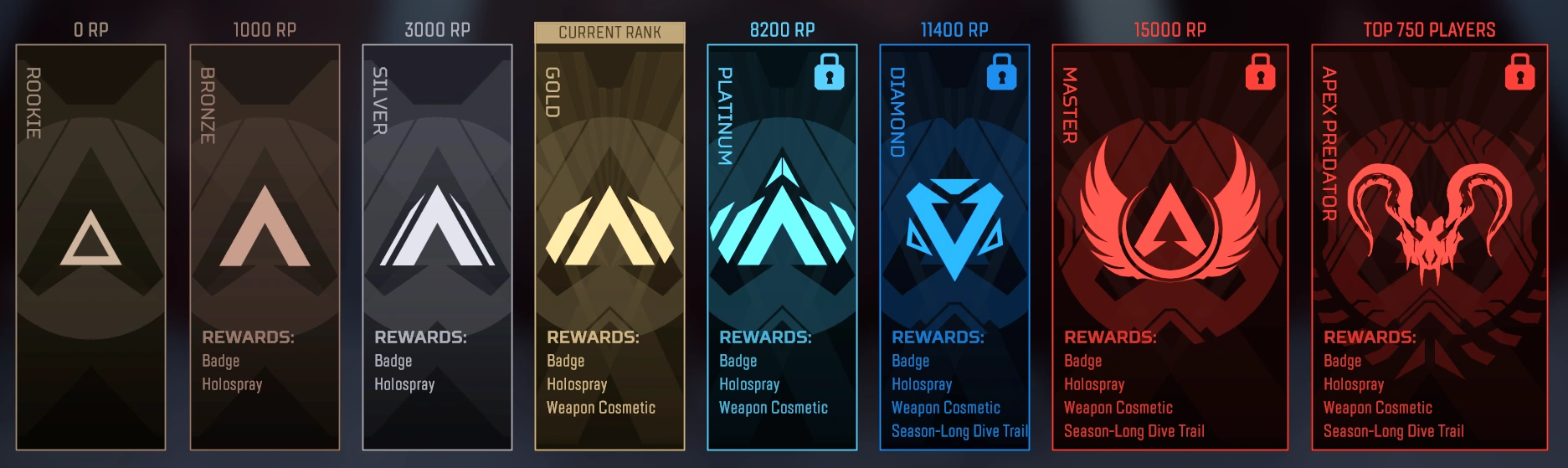The height and width of the screenshot is (468, 1568).
Task: Show the Diamond rank card
Action: click(954, 247)
